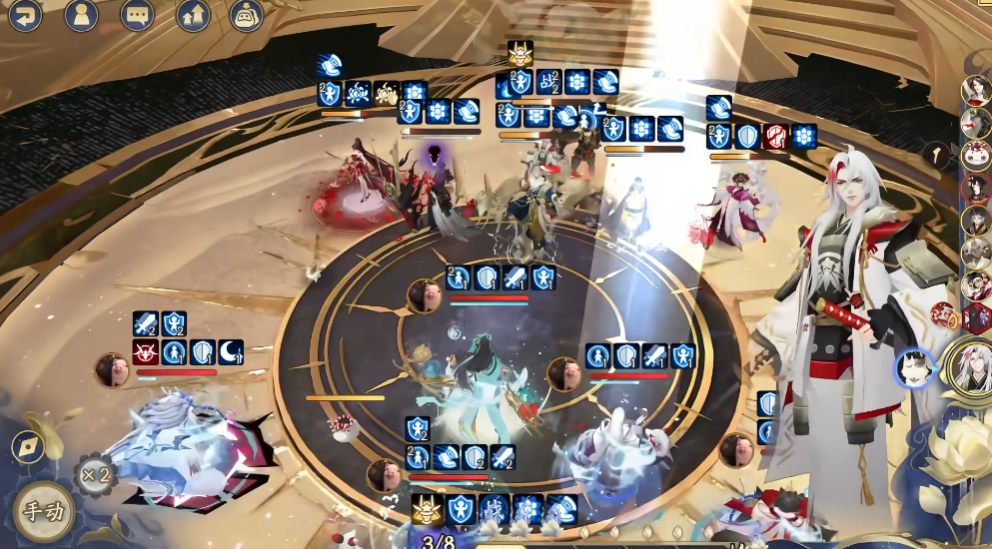Toggle the 手动 manual battle mode
992x549 pixels.
pyautogui.click(x=44, y=512)
